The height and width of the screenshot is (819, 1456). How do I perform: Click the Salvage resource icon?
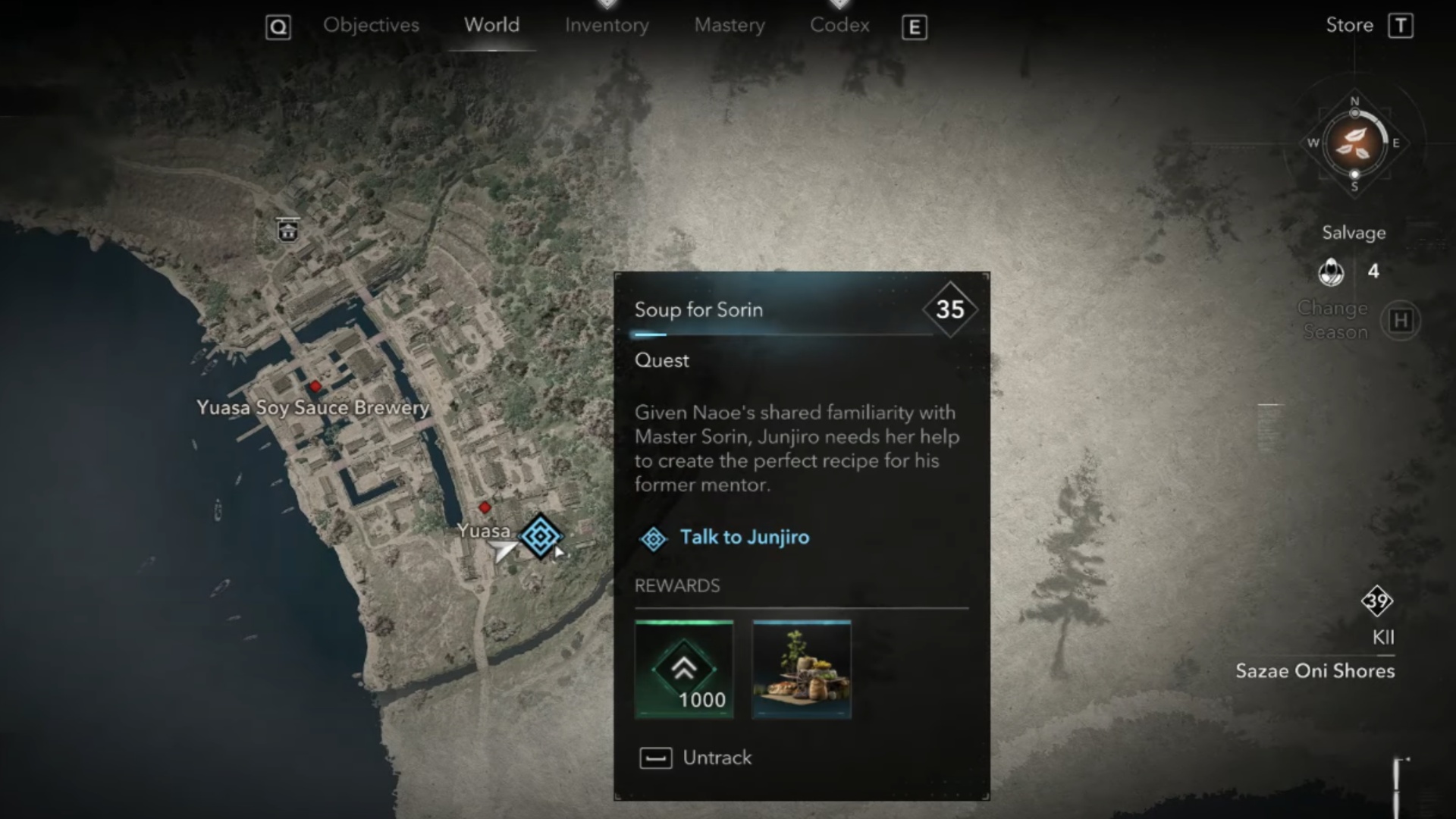[x=1331, y=271]
